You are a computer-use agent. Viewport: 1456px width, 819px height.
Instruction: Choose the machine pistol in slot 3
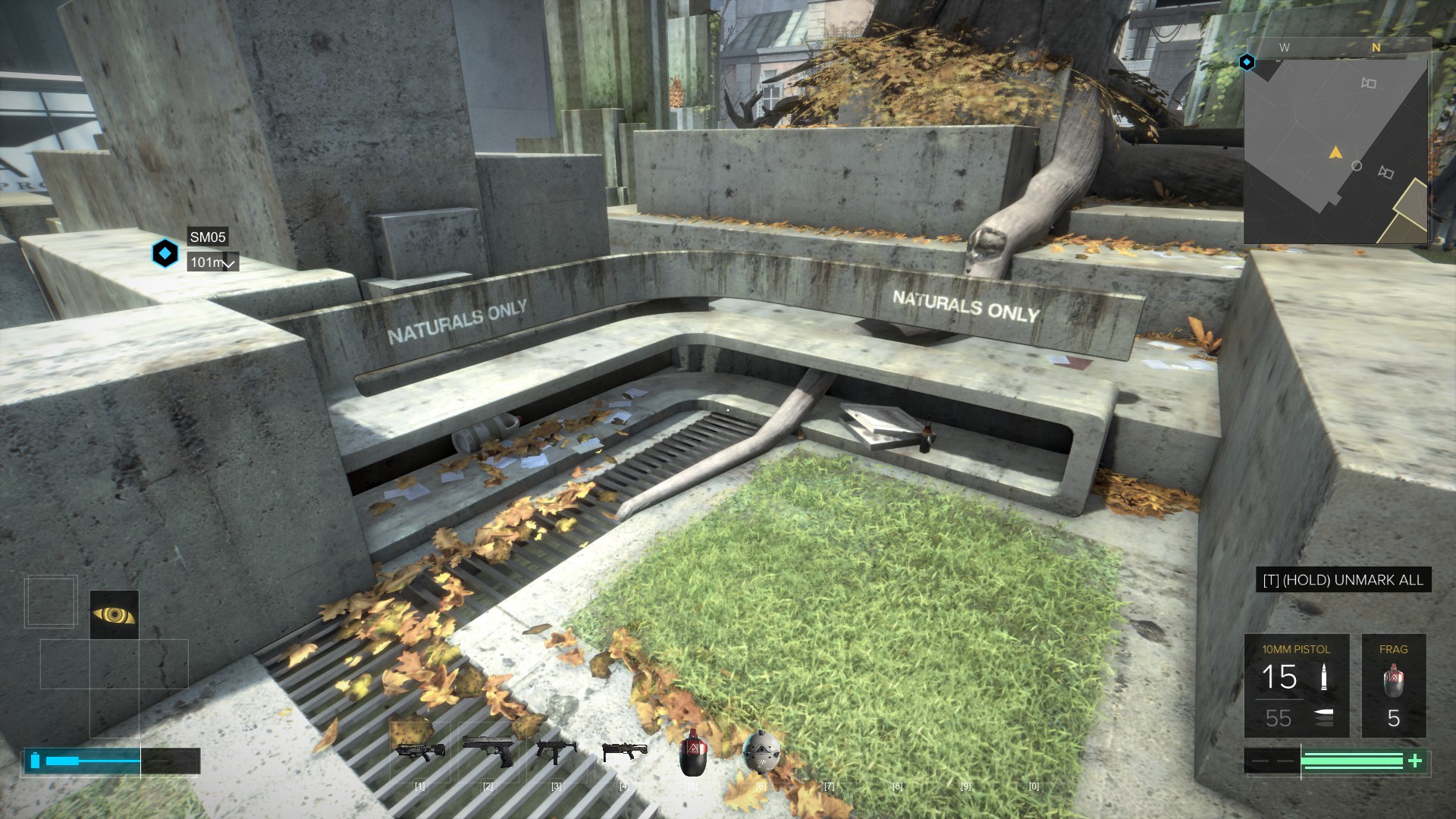click(x=556, y=751)
